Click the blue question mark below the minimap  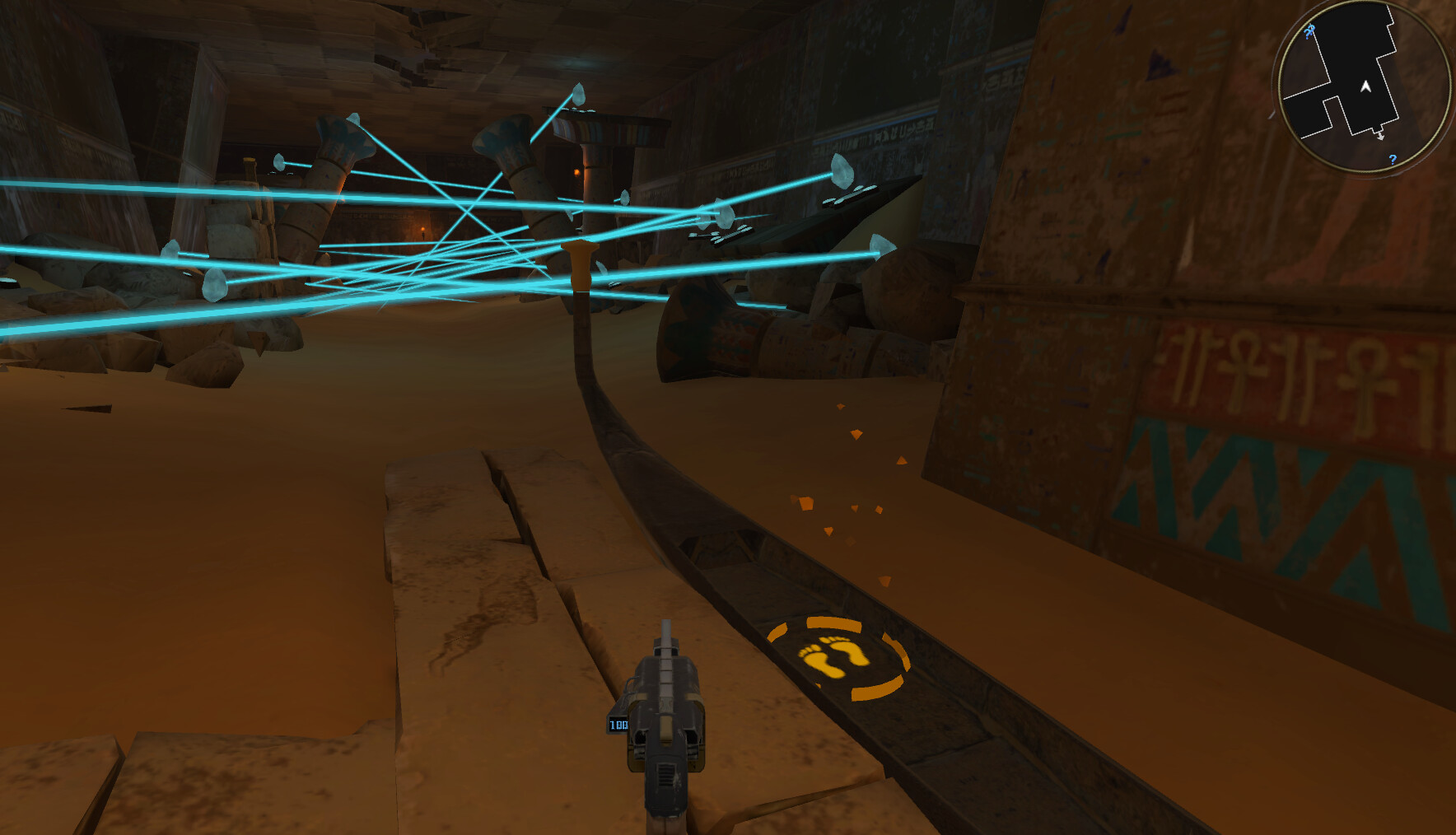1393,160
